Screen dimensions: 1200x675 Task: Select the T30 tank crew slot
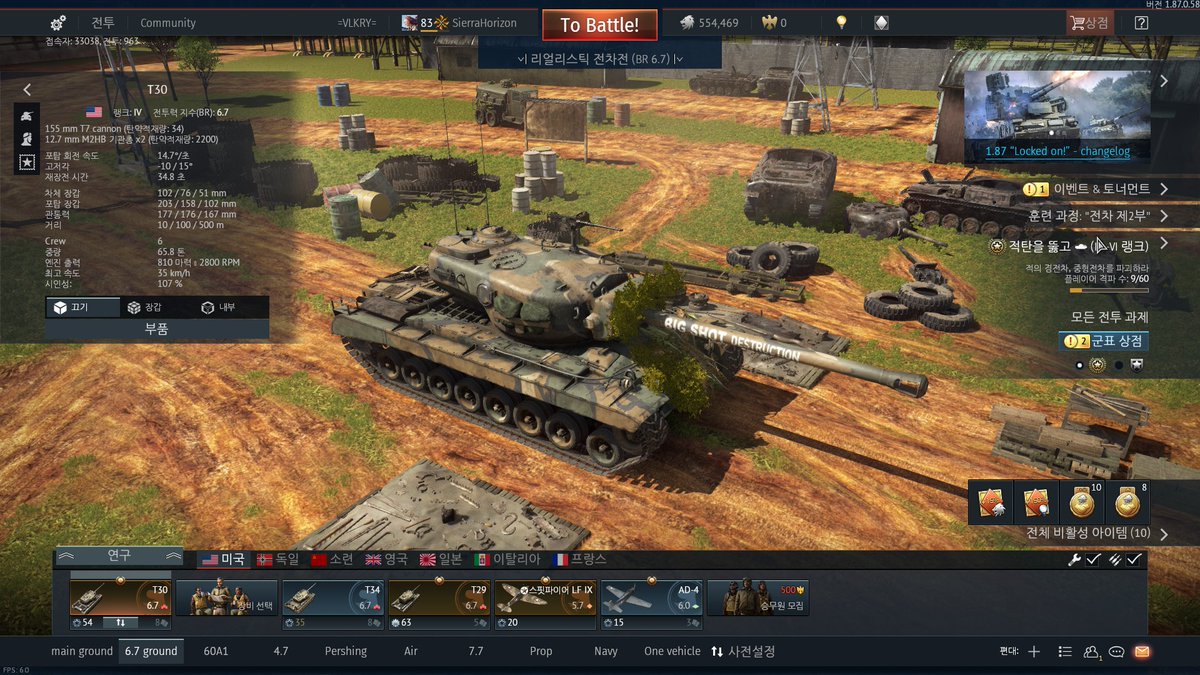(121, 598)
